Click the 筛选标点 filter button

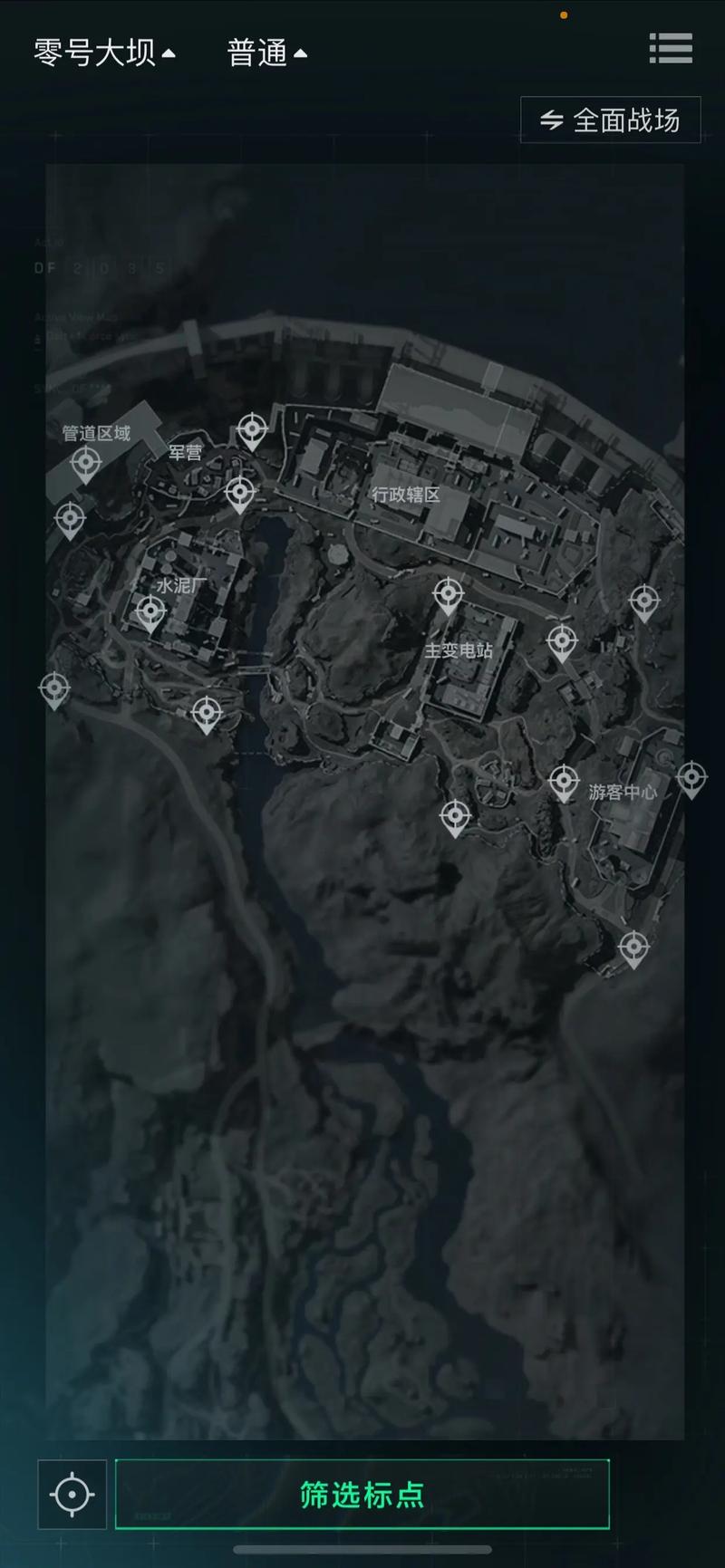(x=362, y=1495)
